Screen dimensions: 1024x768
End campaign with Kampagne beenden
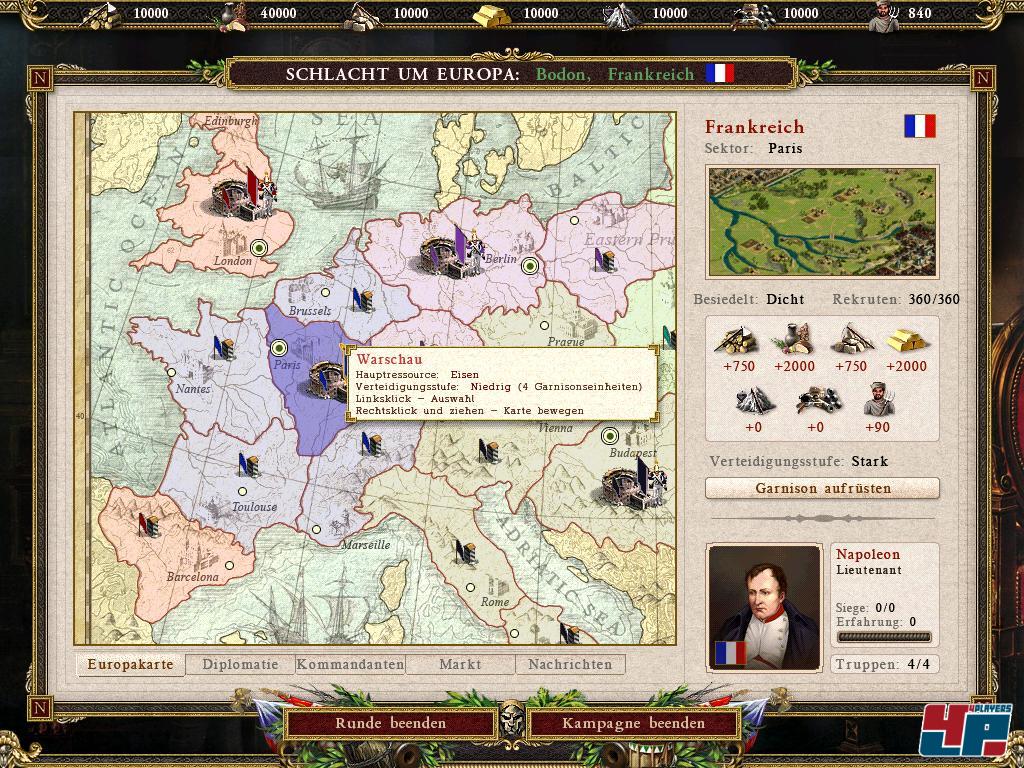(633, 723)
